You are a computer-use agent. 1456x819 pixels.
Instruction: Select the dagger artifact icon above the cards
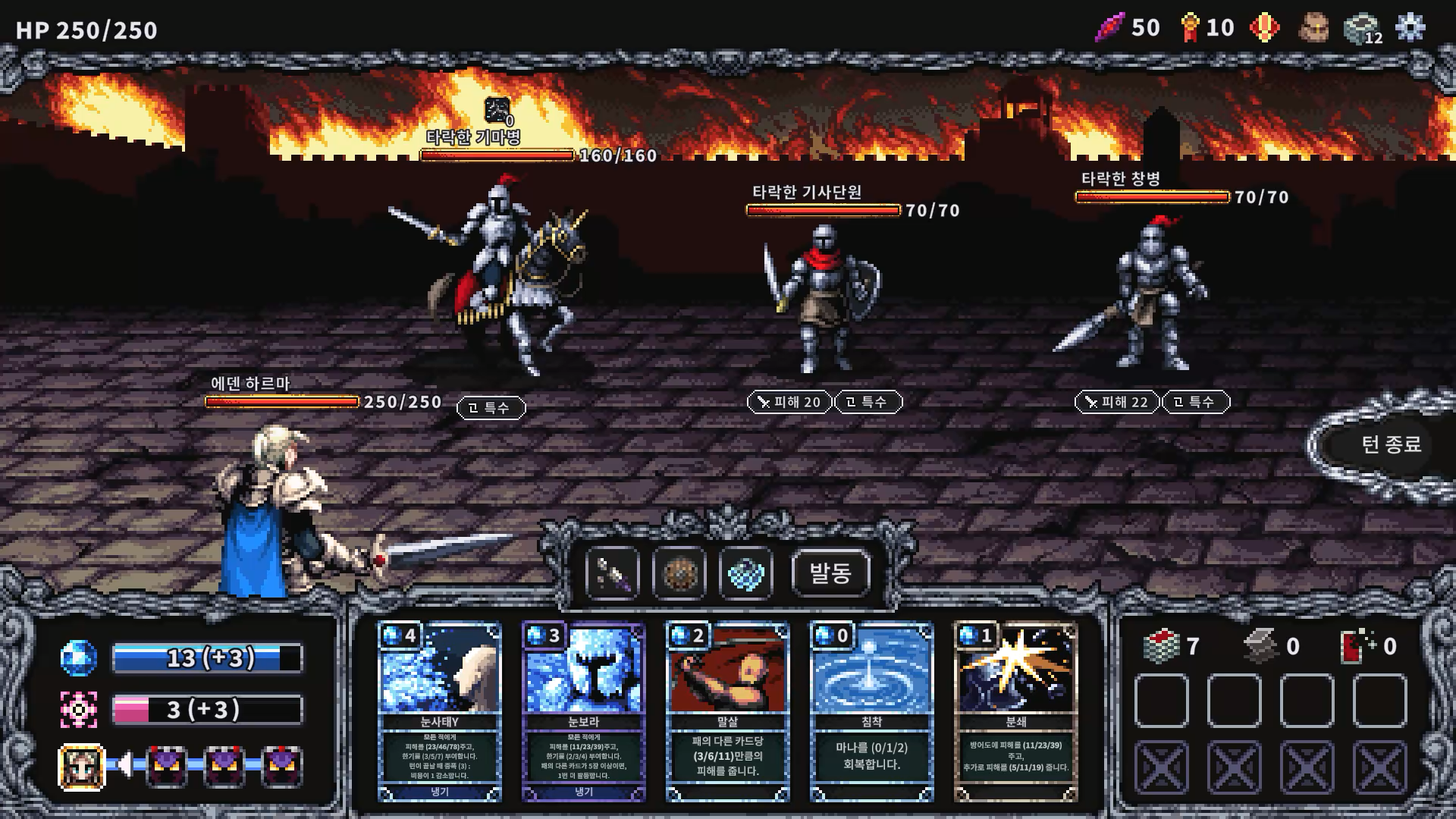click(x=613, y=574)
